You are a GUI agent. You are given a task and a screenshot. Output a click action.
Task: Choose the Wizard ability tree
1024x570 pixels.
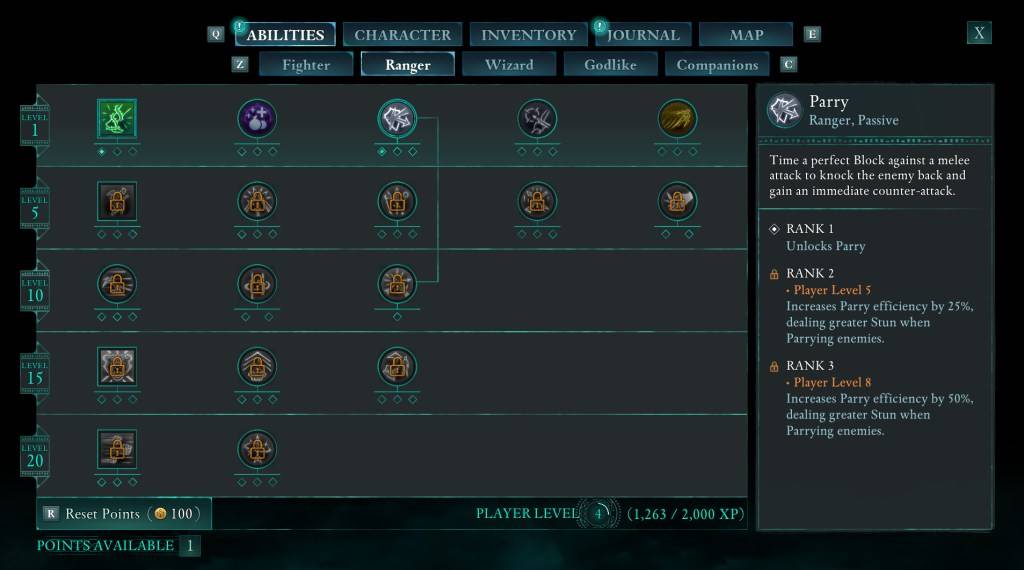click(x=509, y=65)
